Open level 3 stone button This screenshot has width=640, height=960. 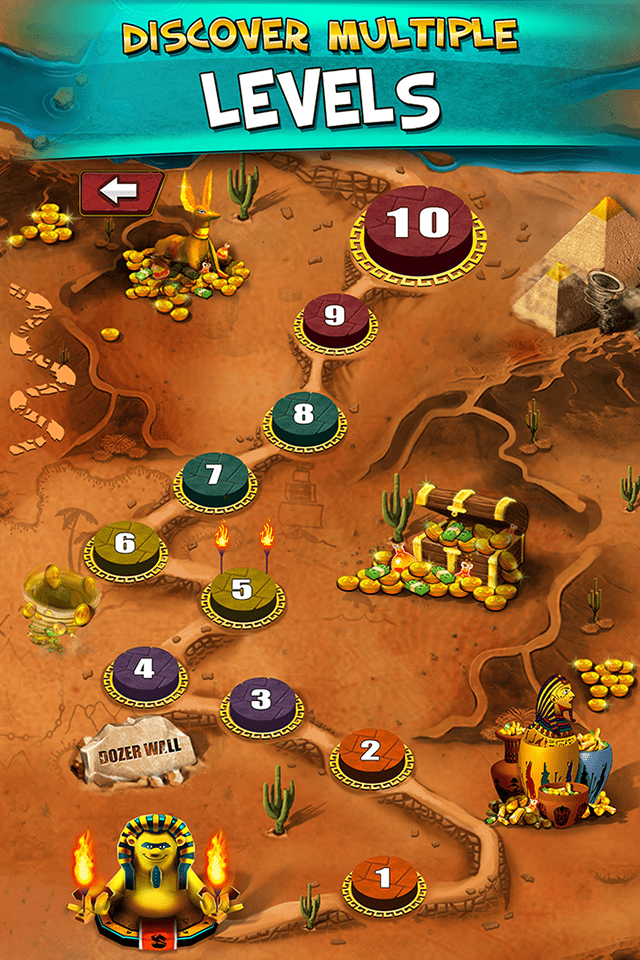(x=262, y=700)
